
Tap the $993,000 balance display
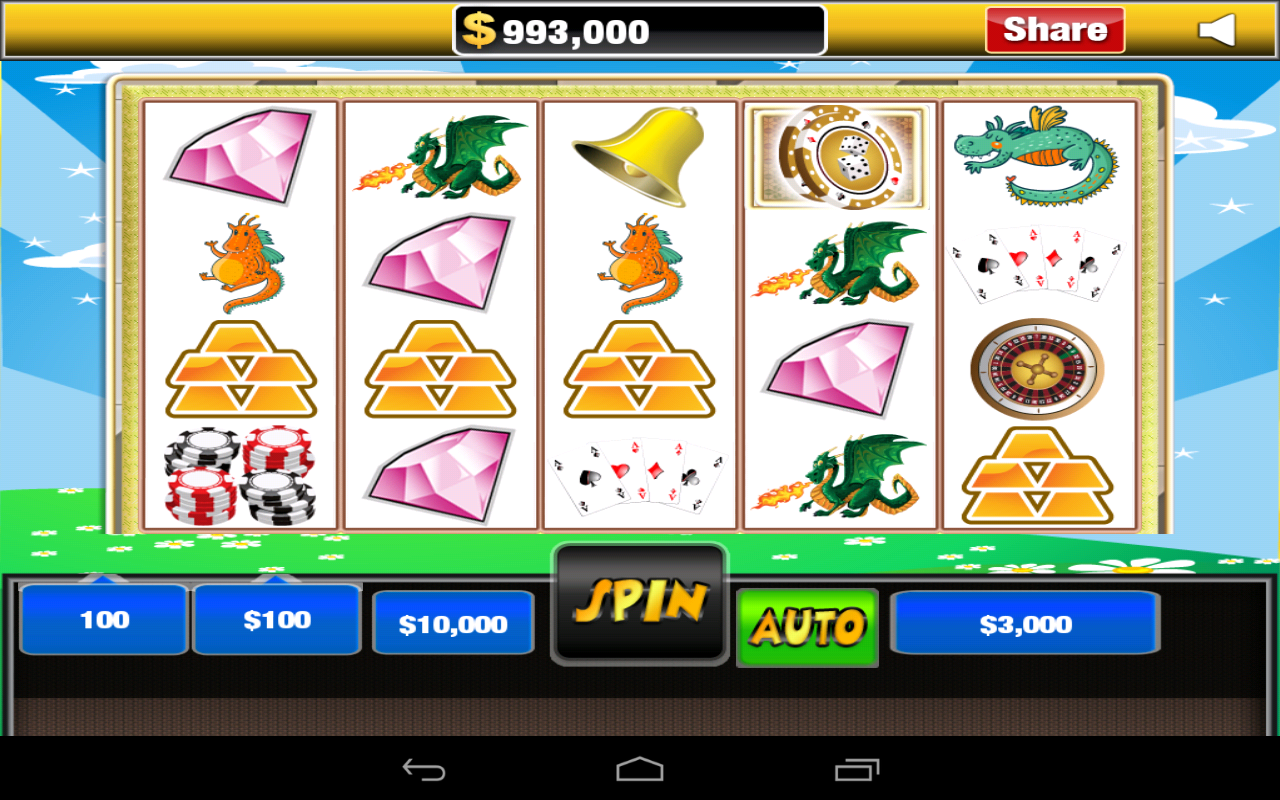[x=639, y=29]
